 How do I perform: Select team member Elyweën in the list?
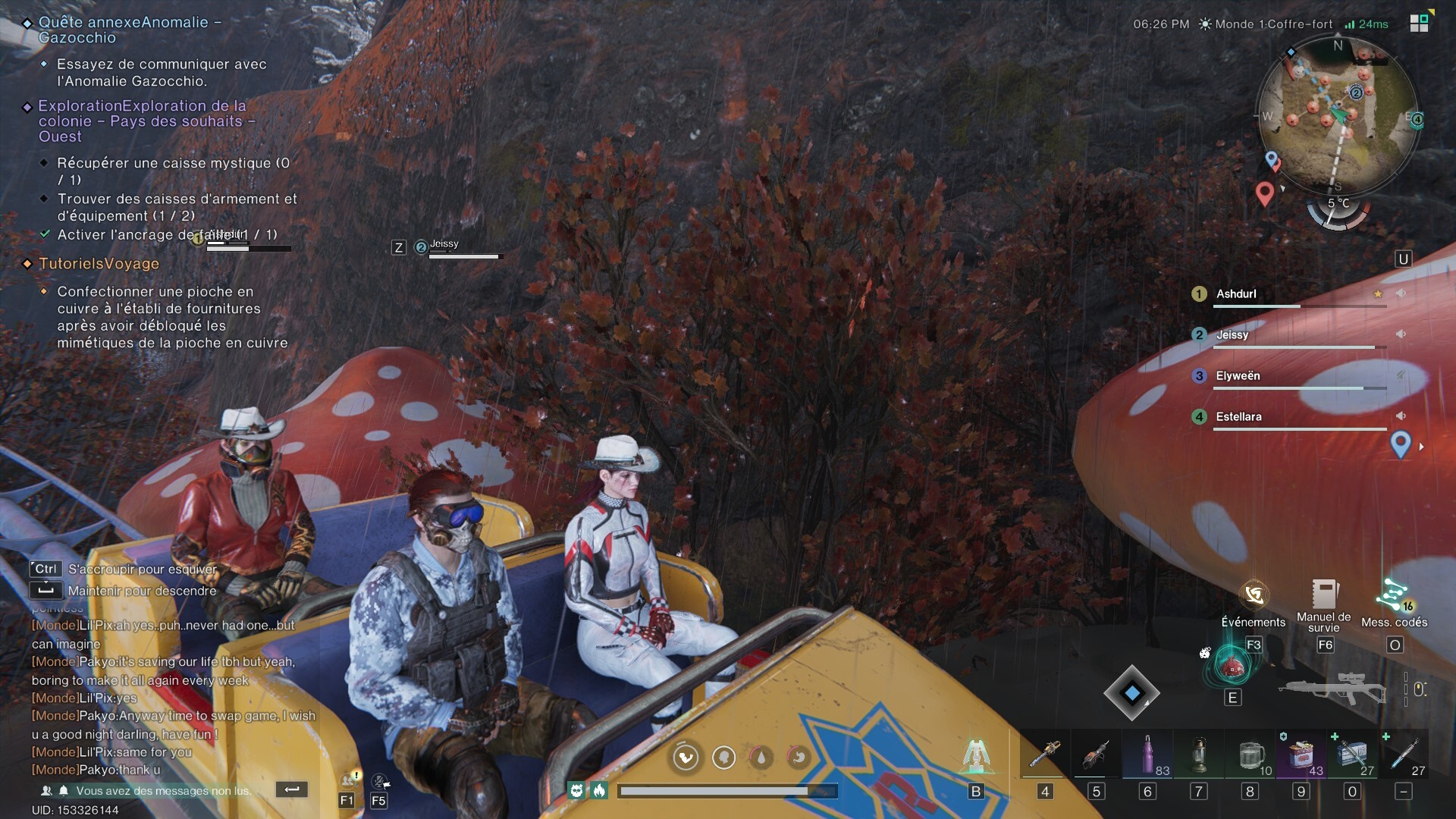1238,376
